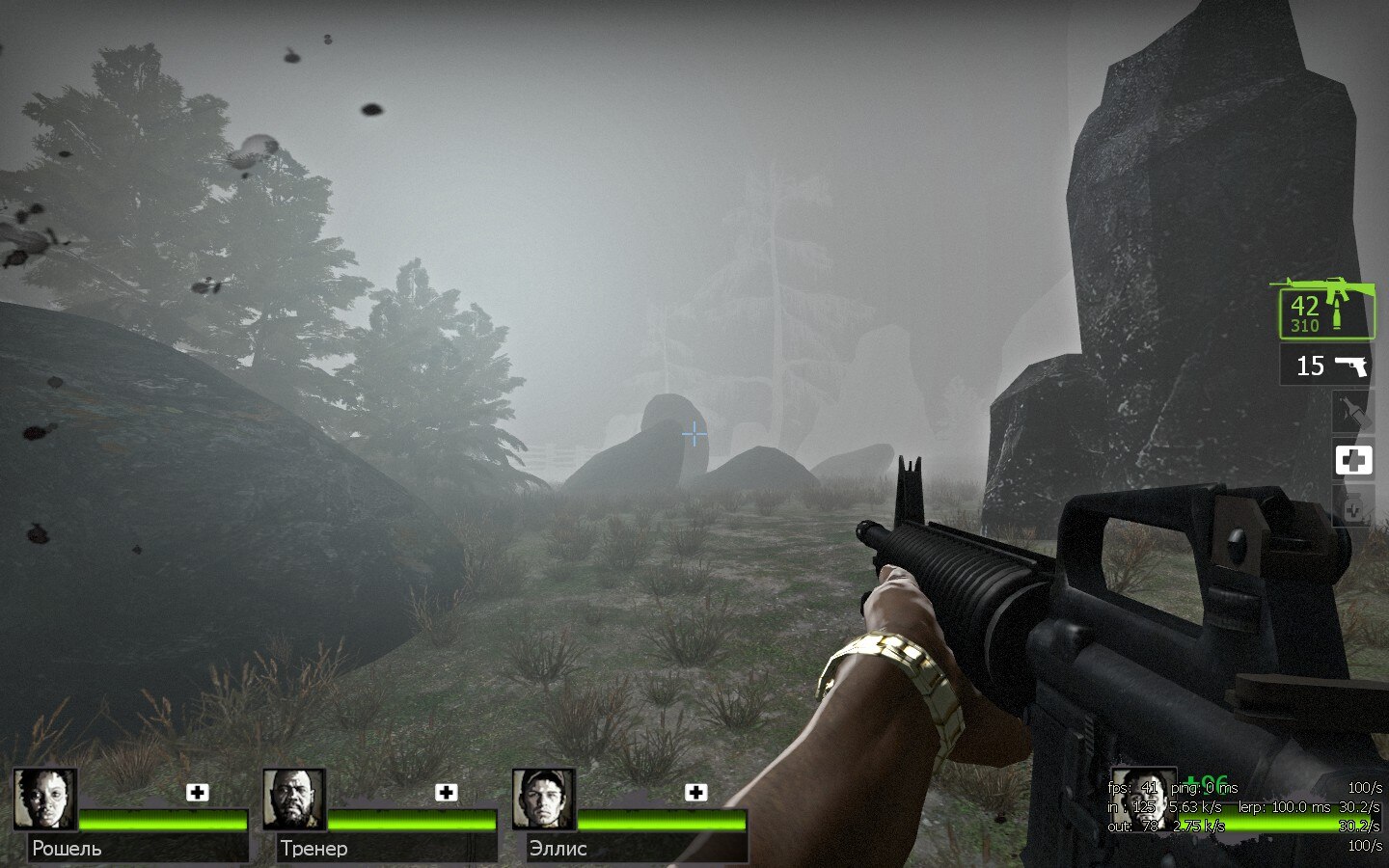
Task: Choose Эллис's teammate portrait
Action: coord(543,799)
